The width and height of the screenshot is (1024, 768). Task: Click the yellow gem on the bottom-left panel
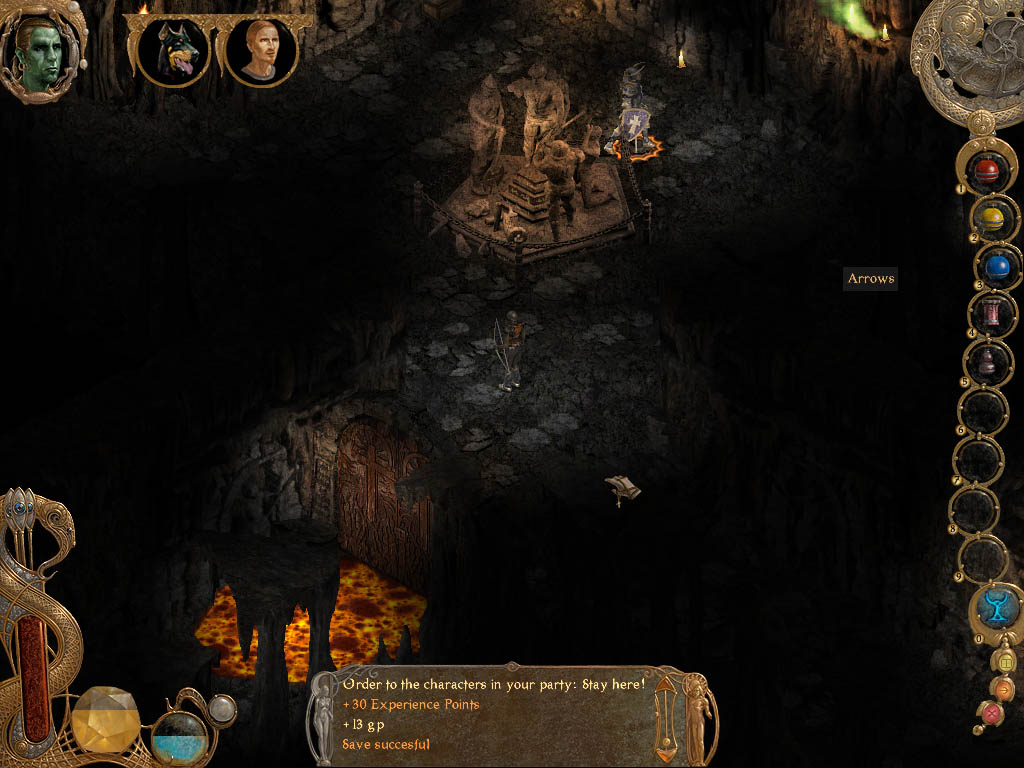(x=106, y=719)
